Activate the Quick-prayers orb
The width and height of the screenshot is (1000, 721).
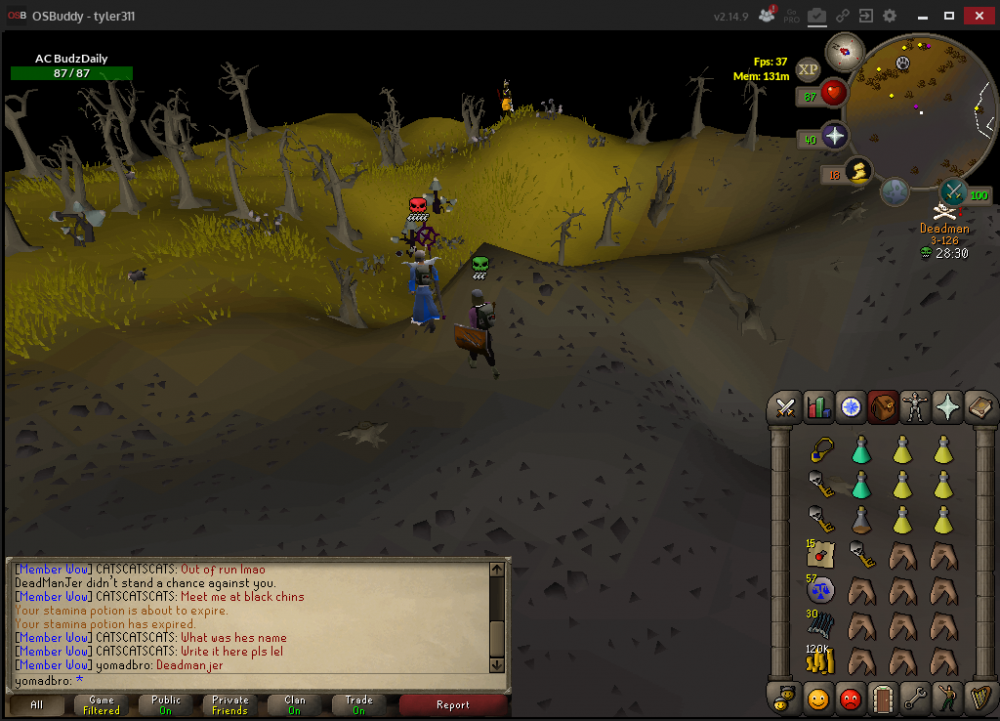(834, 136)
